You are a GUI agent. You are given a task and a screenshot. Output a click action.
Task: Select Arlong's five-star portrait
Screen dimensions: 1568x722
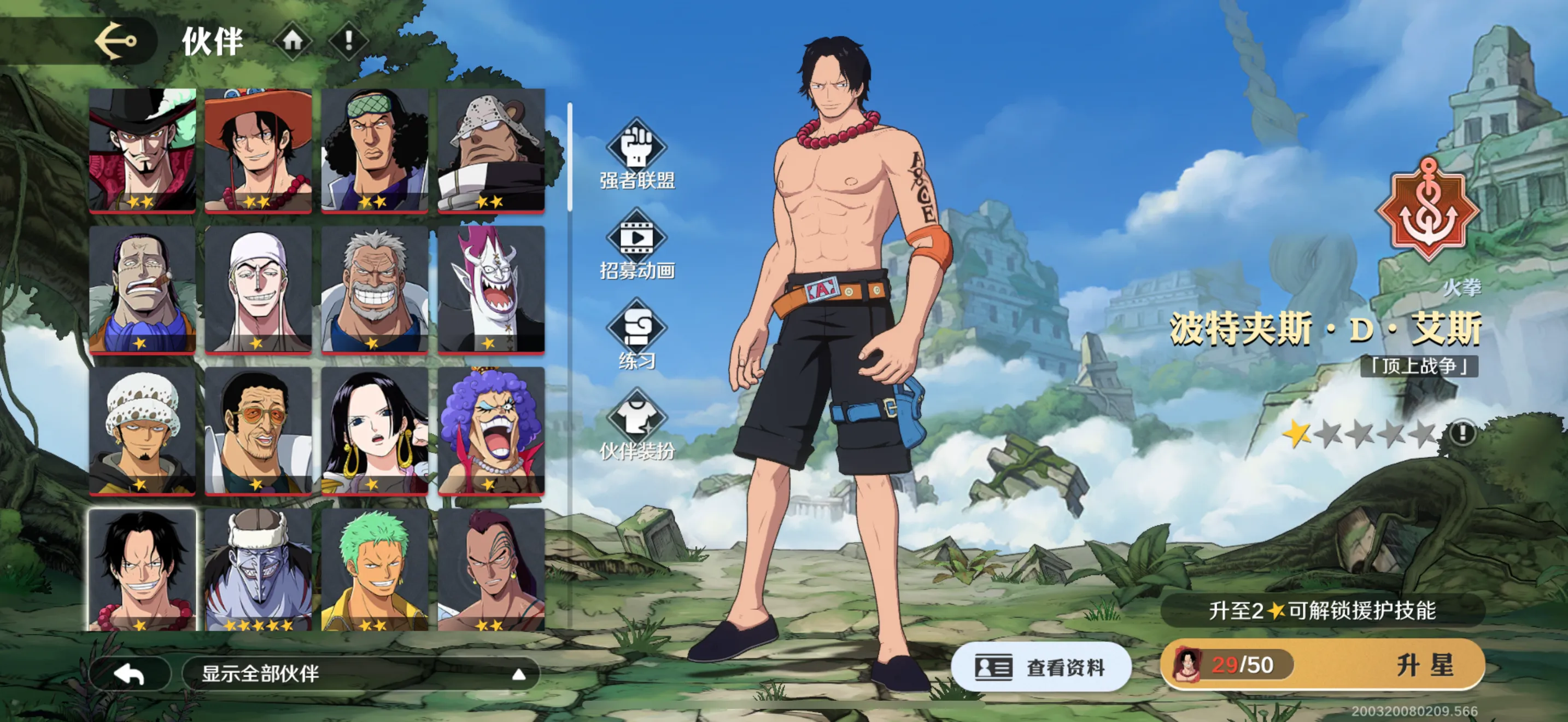tap(258, 570)
